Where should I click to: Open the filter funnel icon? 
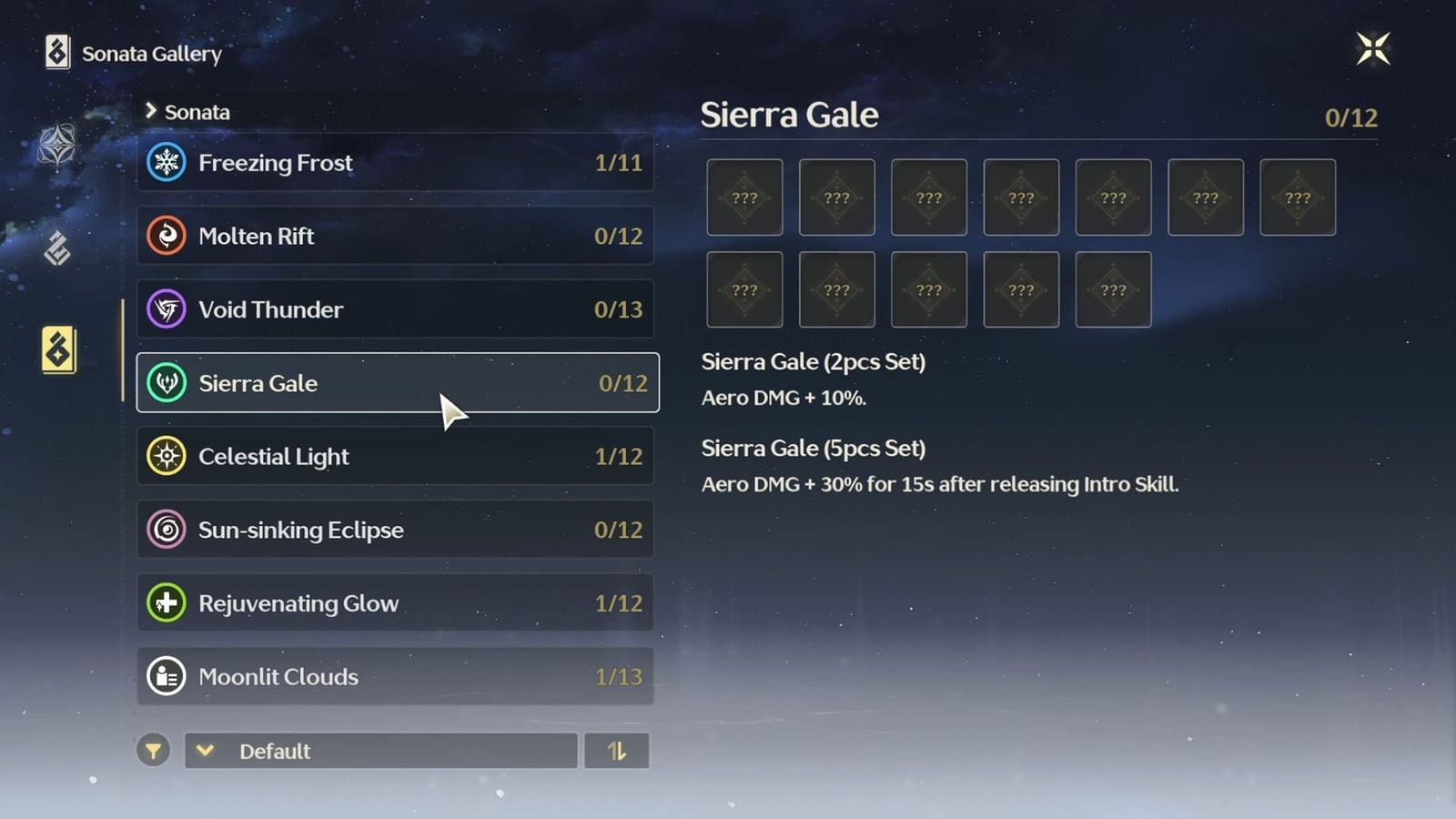click(x=154, y=751)
